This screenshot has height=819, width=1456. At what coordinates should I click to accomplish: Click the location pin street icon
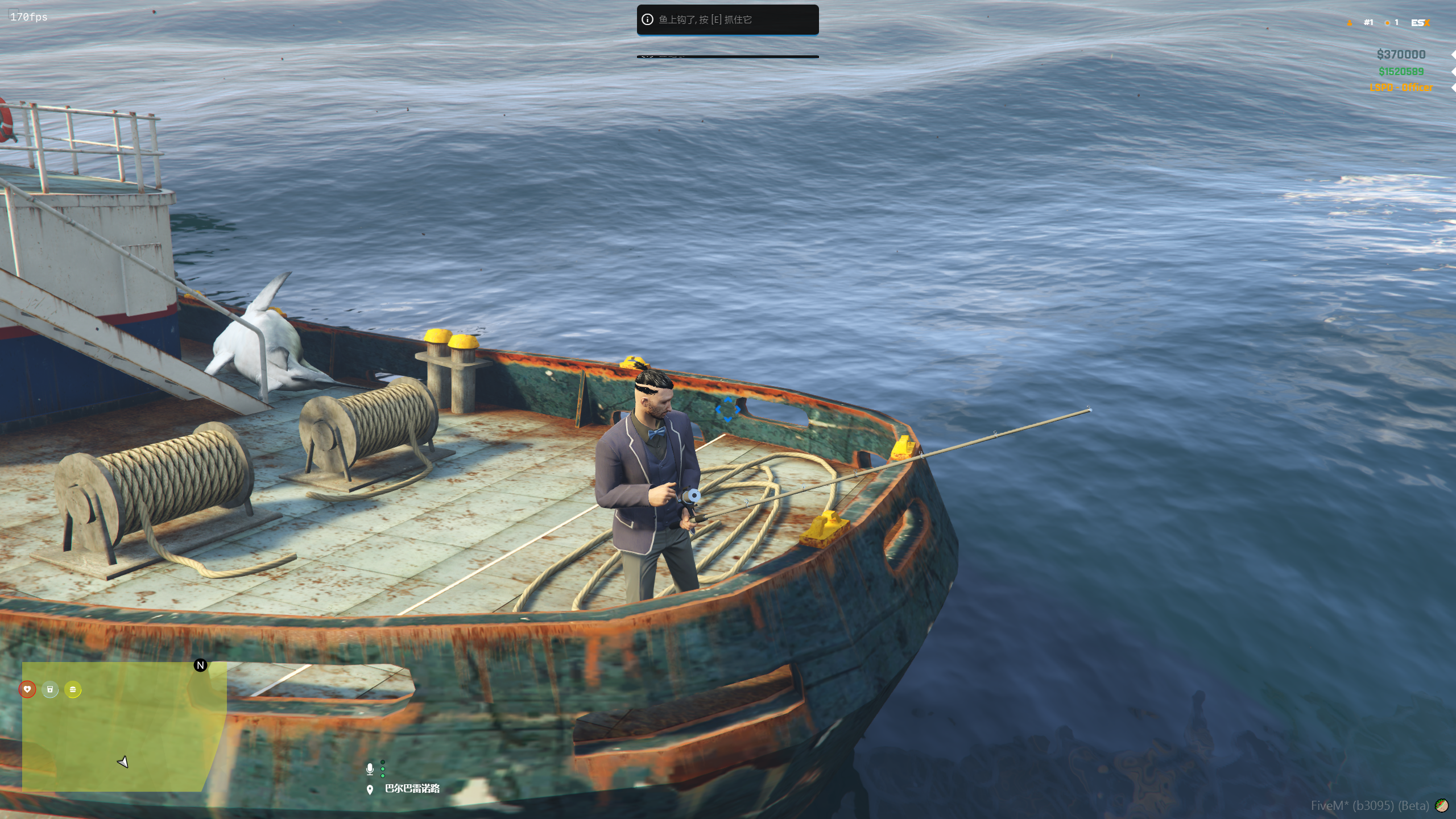(x=370, y=789)
